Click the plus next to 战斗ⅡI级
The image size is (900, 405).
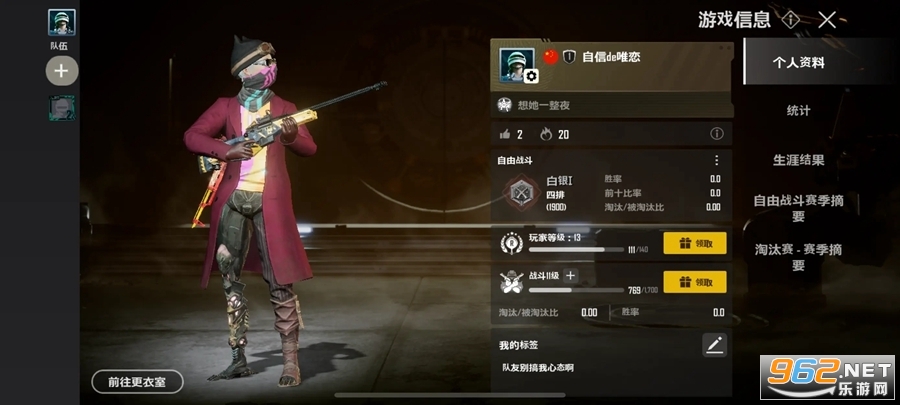click(x=570, y=275)
